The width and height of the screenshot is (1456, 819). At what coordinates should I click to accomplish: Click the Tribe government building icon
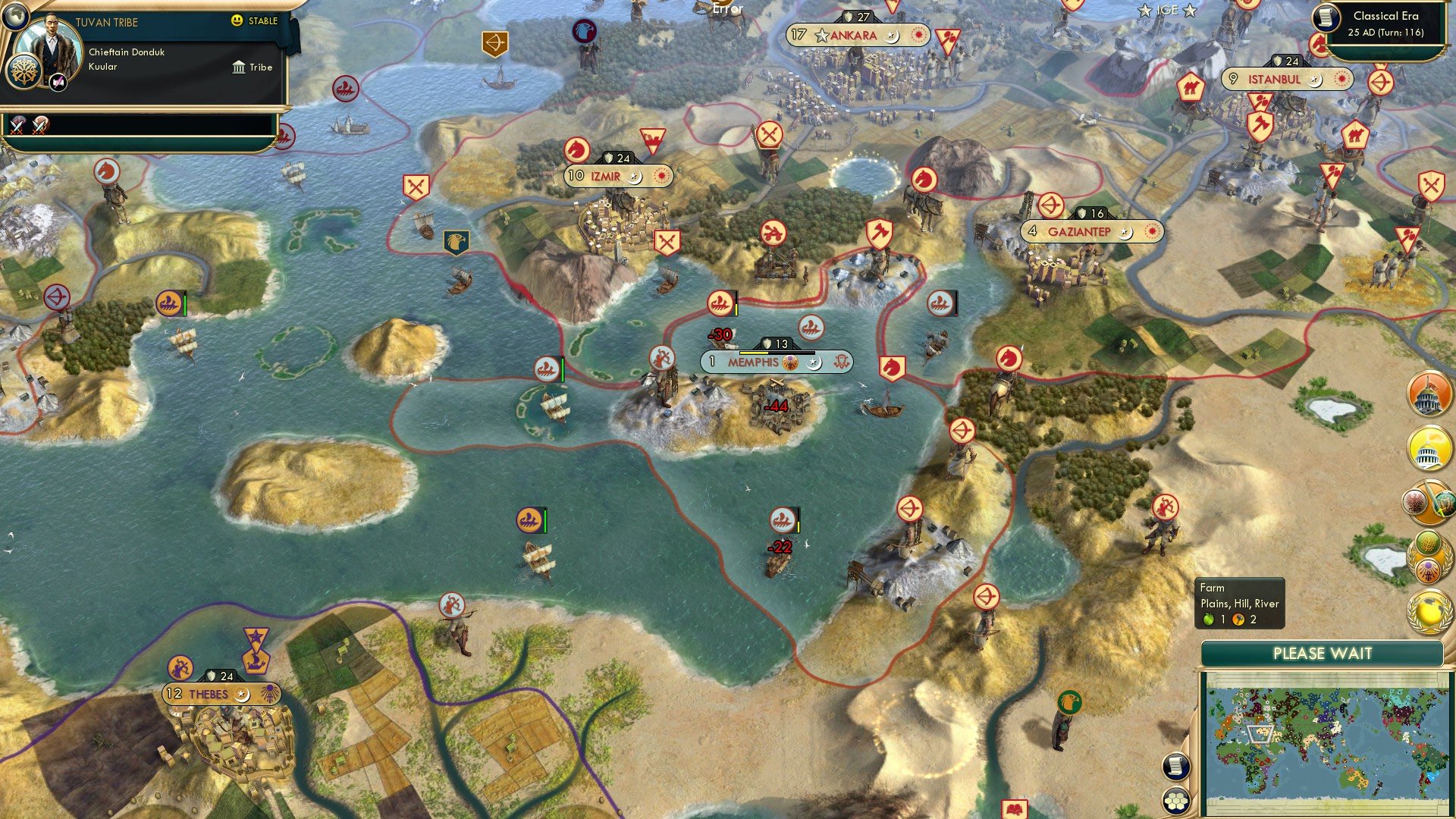pyautogui.click(x=240, y=67)
